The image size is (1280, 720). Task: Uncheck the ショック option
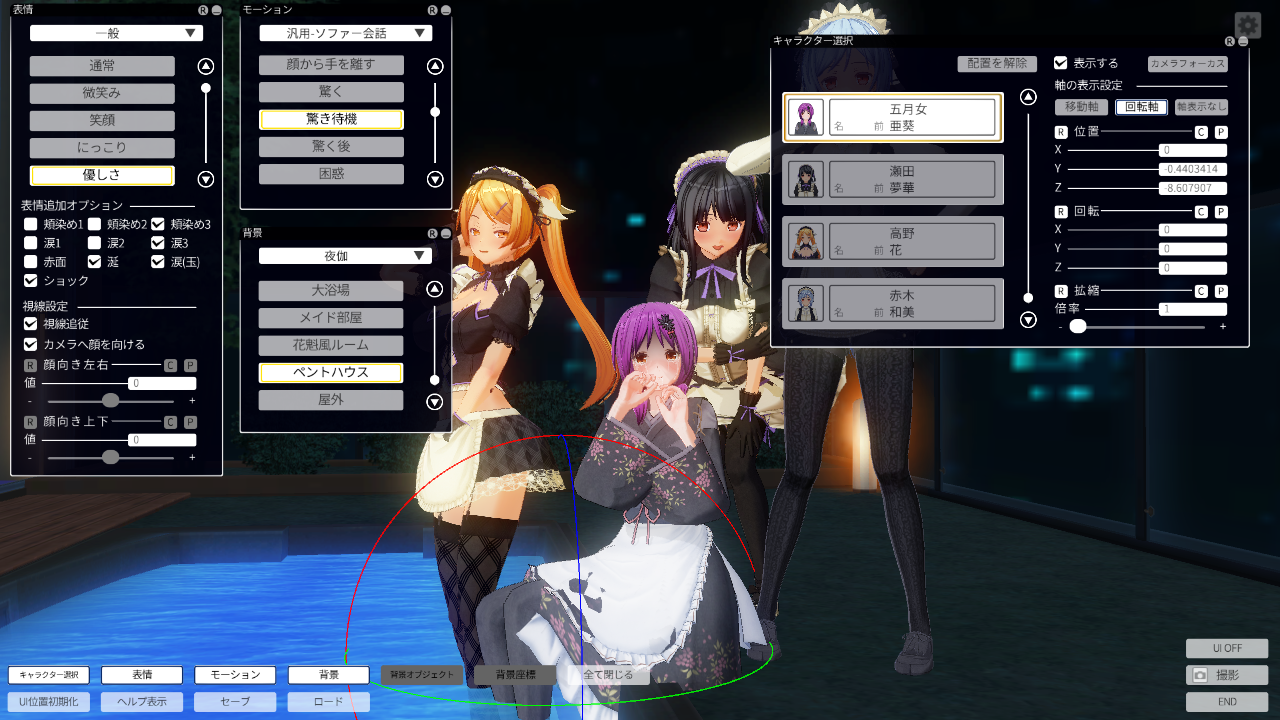31,281
